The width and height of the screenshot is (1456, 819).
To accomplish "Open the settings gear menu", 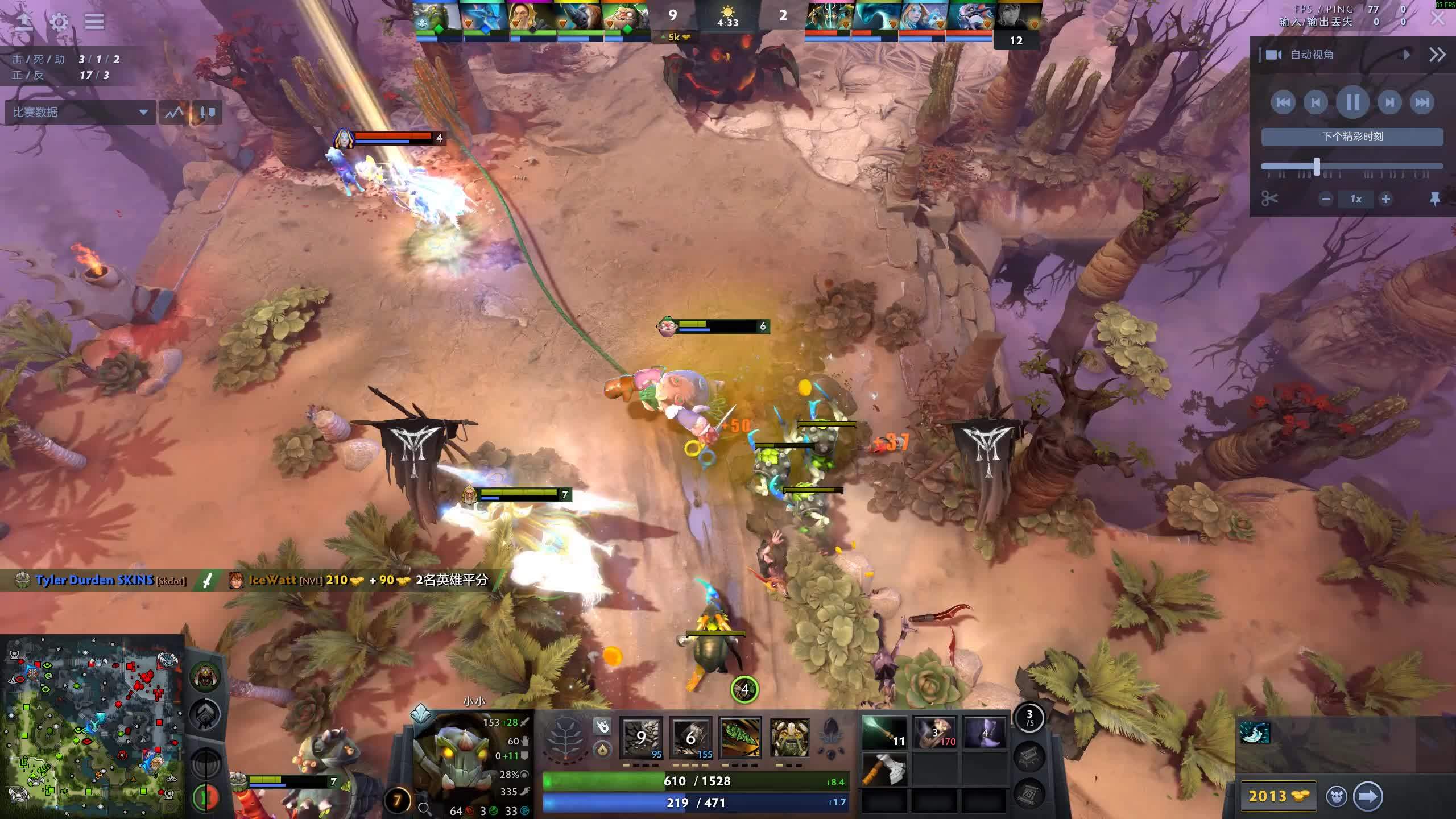I will (59, 22).
